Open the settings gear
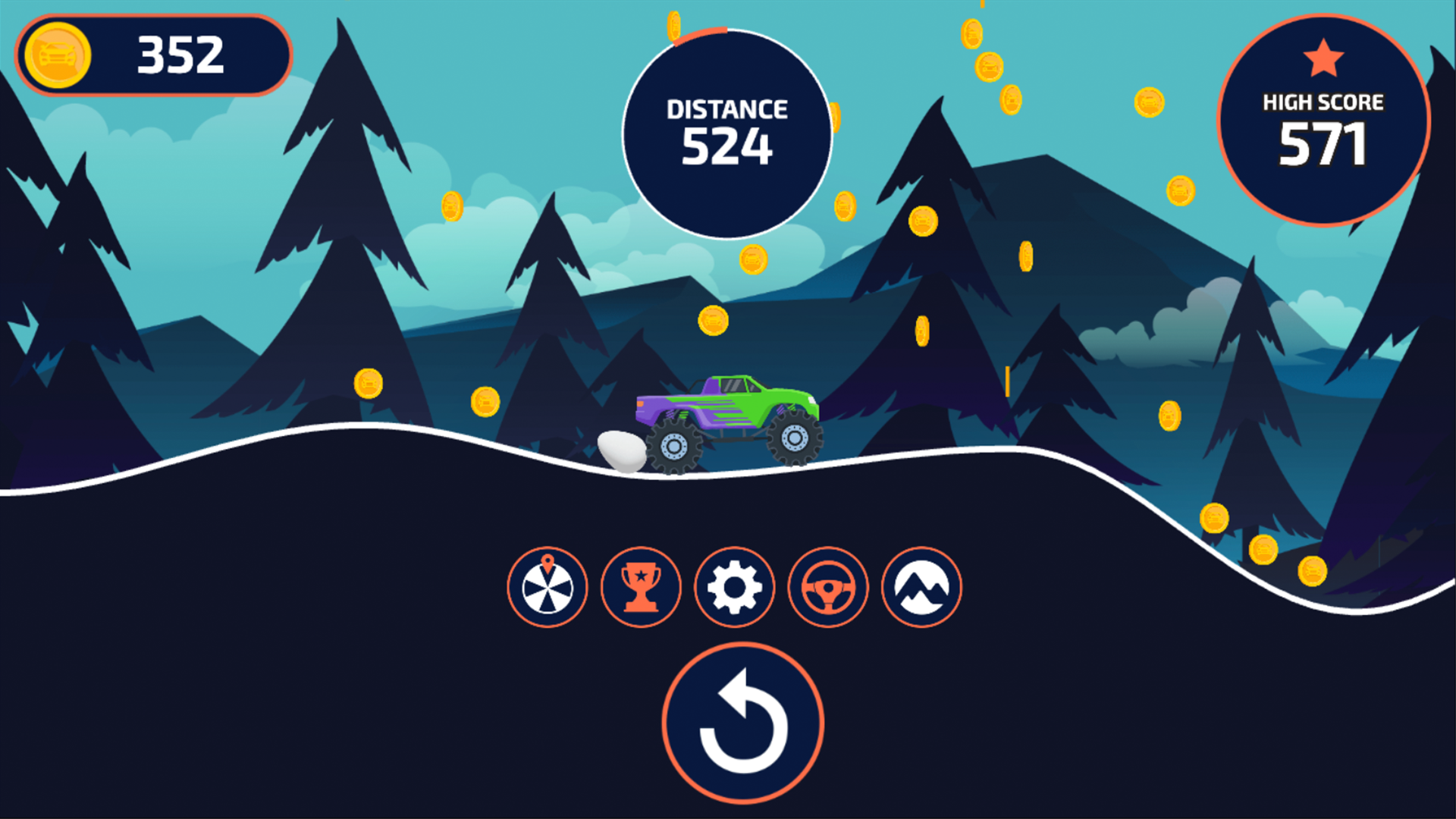The image size is (1456, 819). (734, 588)
